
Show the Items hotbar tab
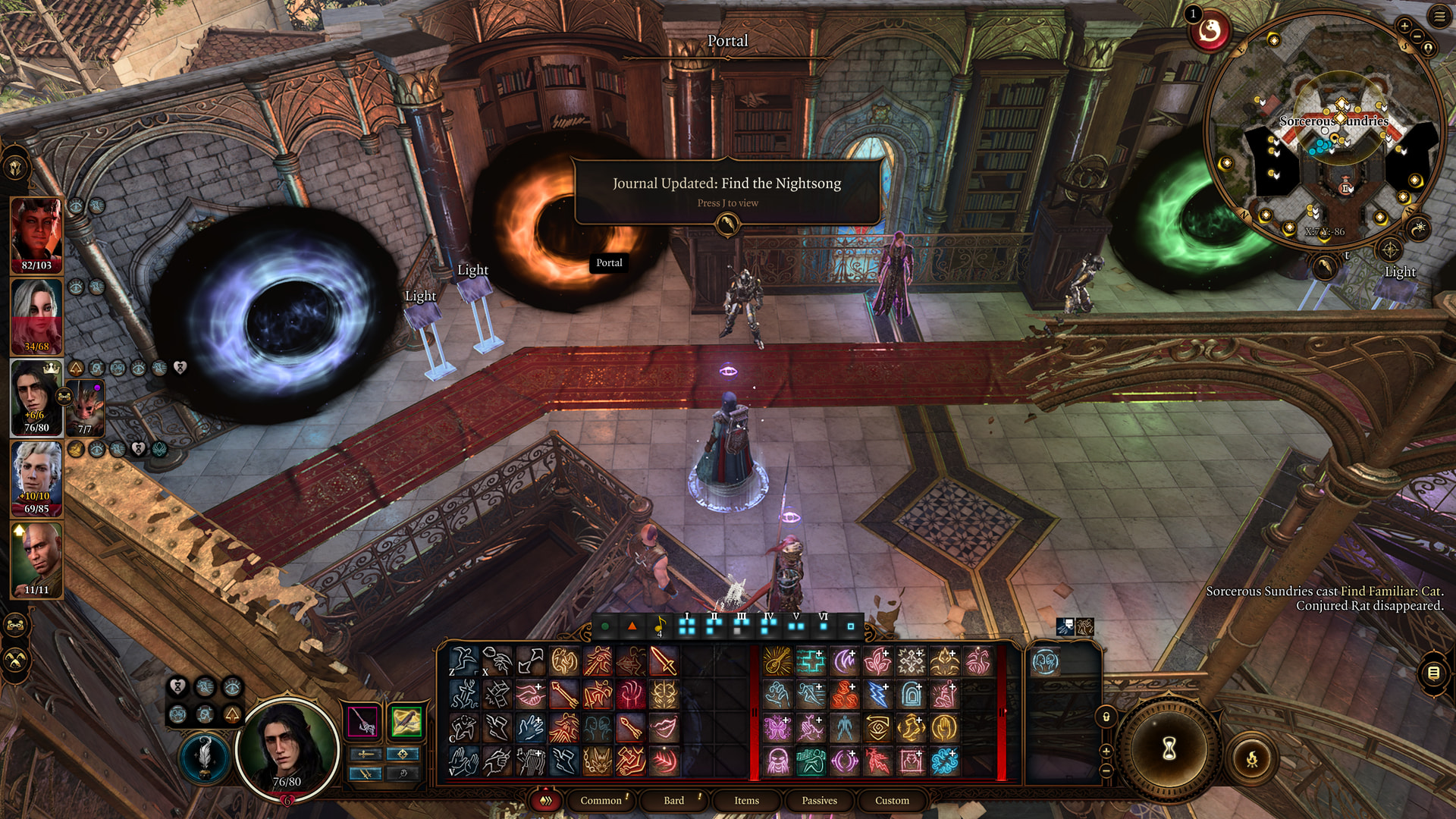click(x=746, y=800)
